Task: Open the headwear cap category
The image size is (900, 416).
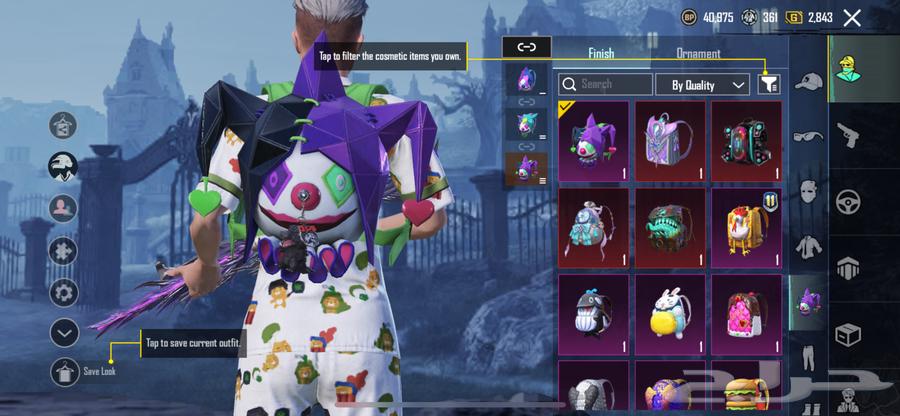Action: [x=808, y=82]
